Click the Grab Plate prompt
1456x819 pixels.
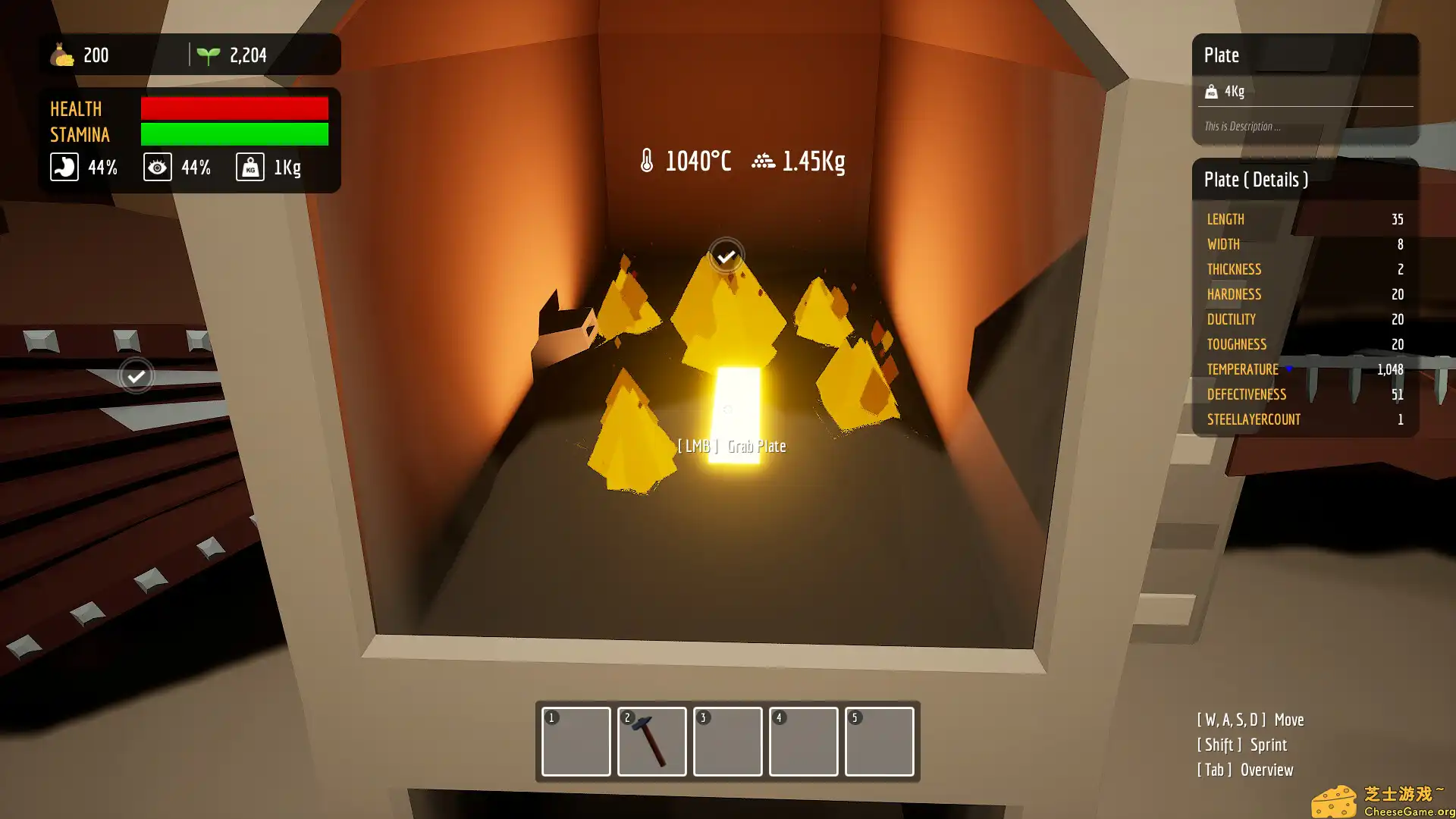[733, 446]
